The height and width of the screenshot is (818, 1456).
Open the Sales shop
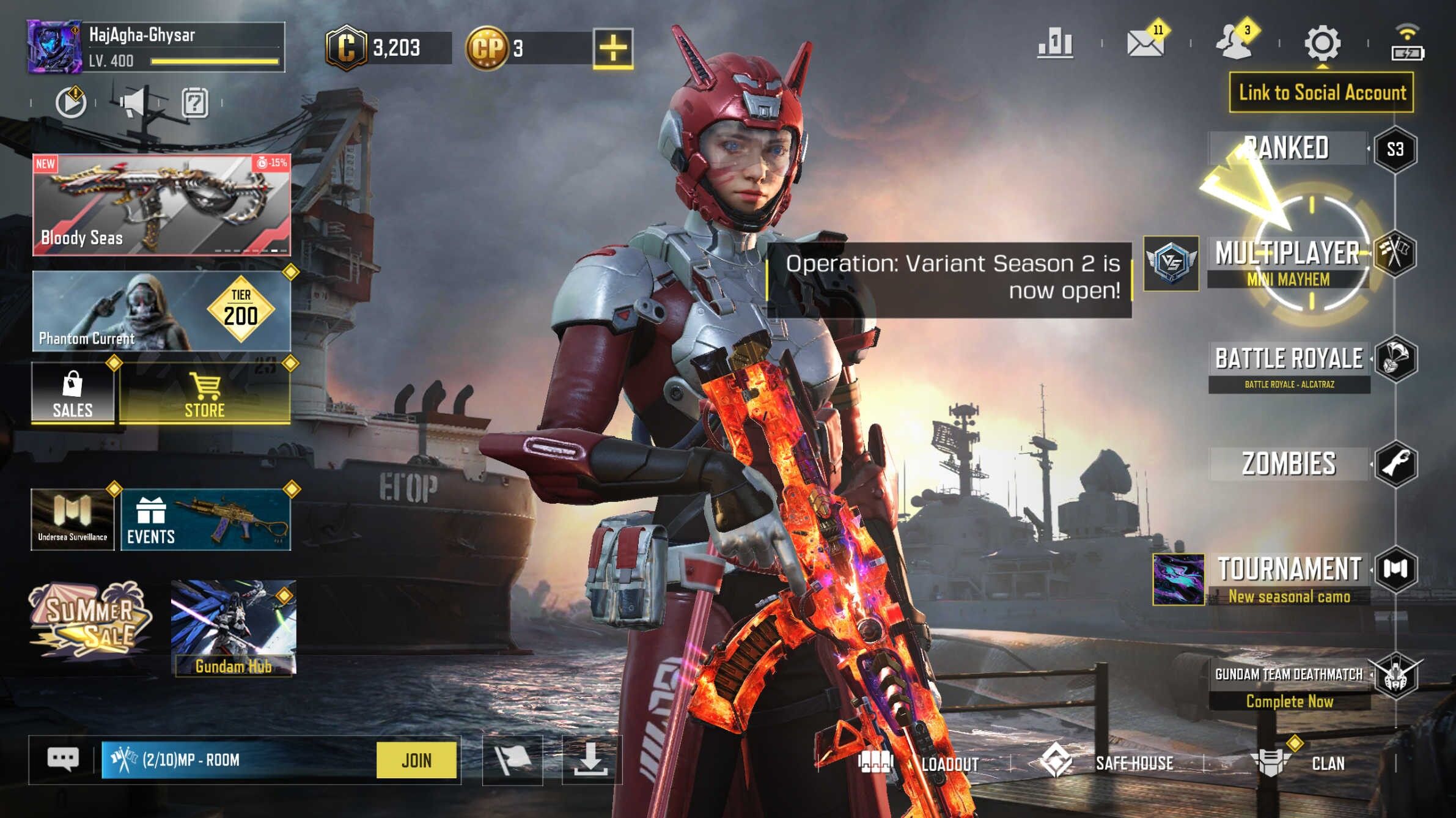[x=73, y=394]
